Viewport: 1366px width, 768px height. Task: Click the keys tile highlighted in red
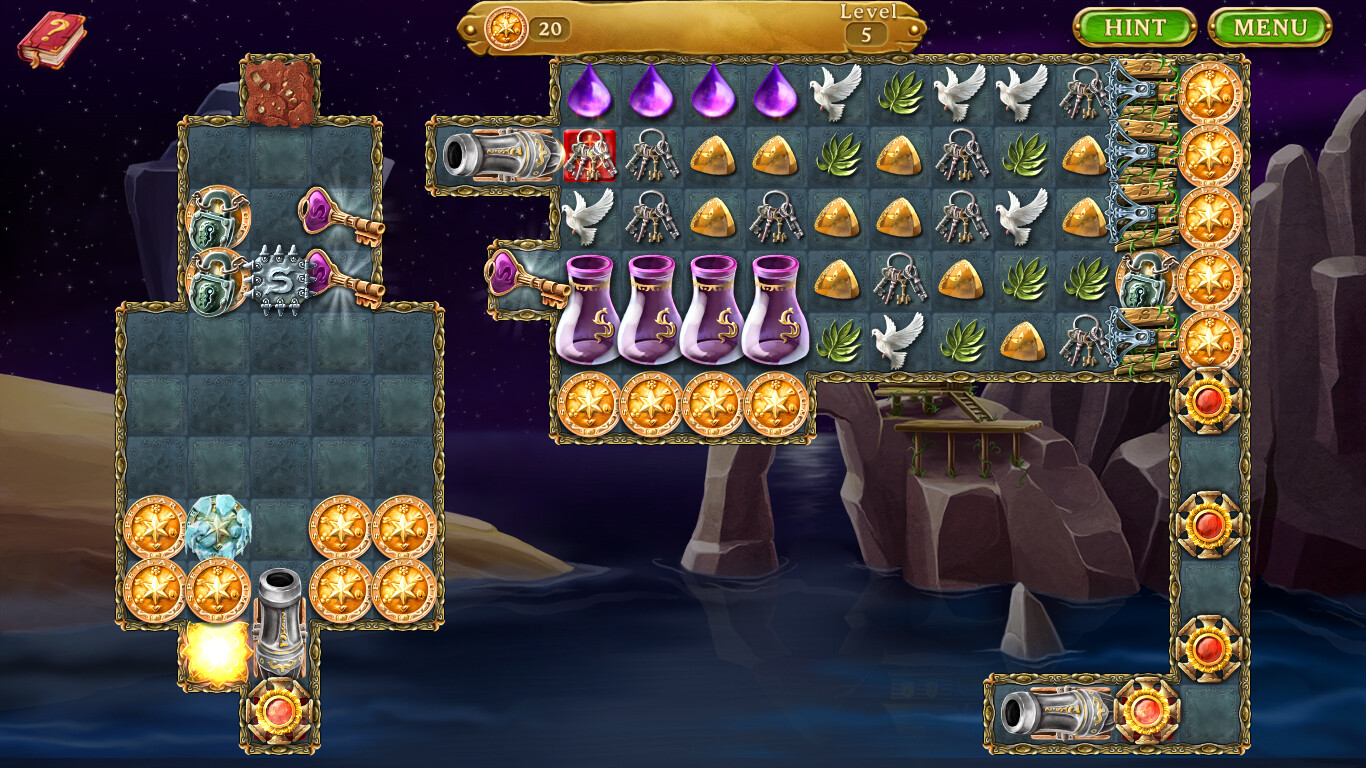click(590, 153)
